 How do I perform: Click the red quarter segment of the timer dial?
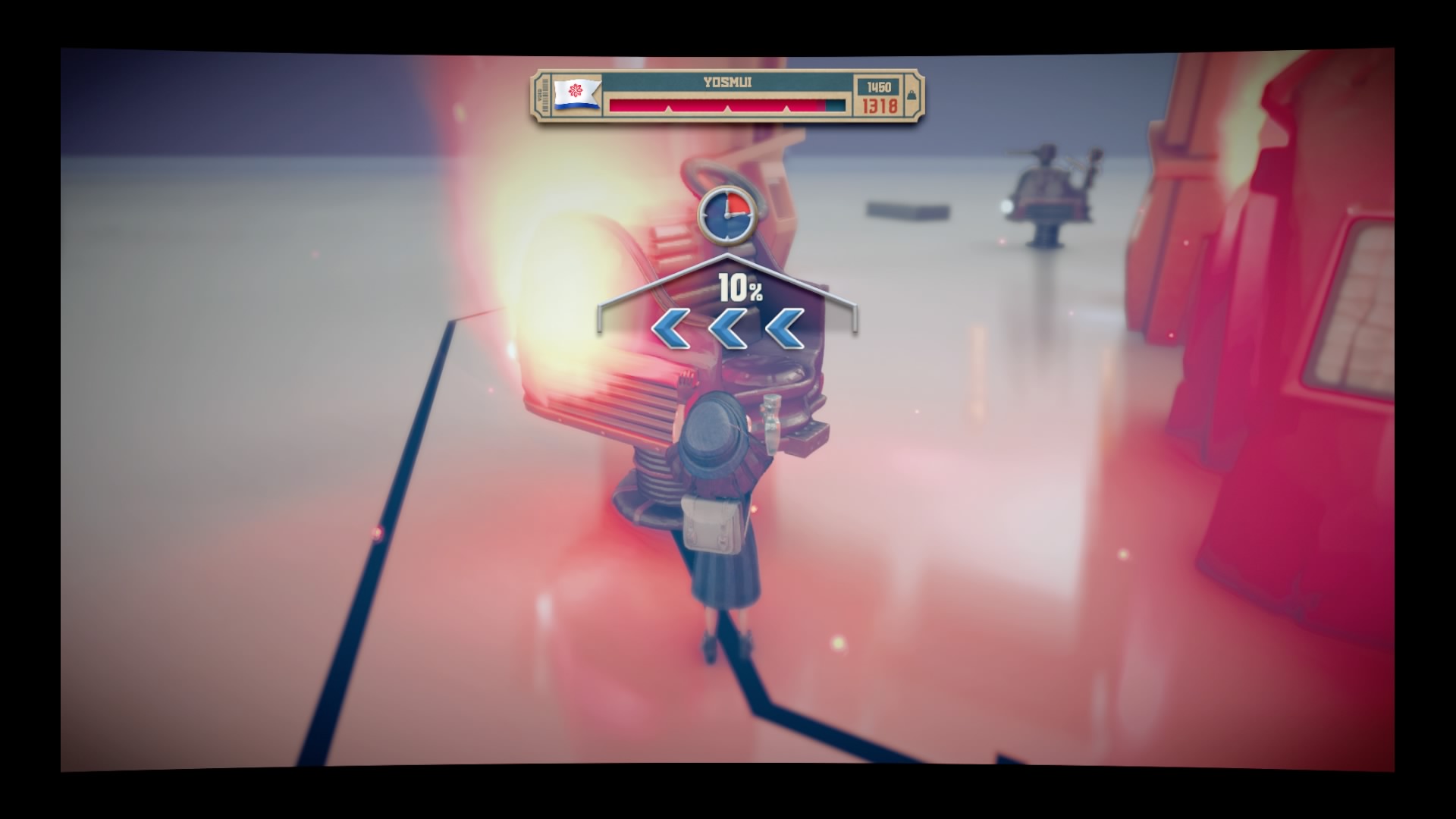pyautogui.click(x=739, y=203)
